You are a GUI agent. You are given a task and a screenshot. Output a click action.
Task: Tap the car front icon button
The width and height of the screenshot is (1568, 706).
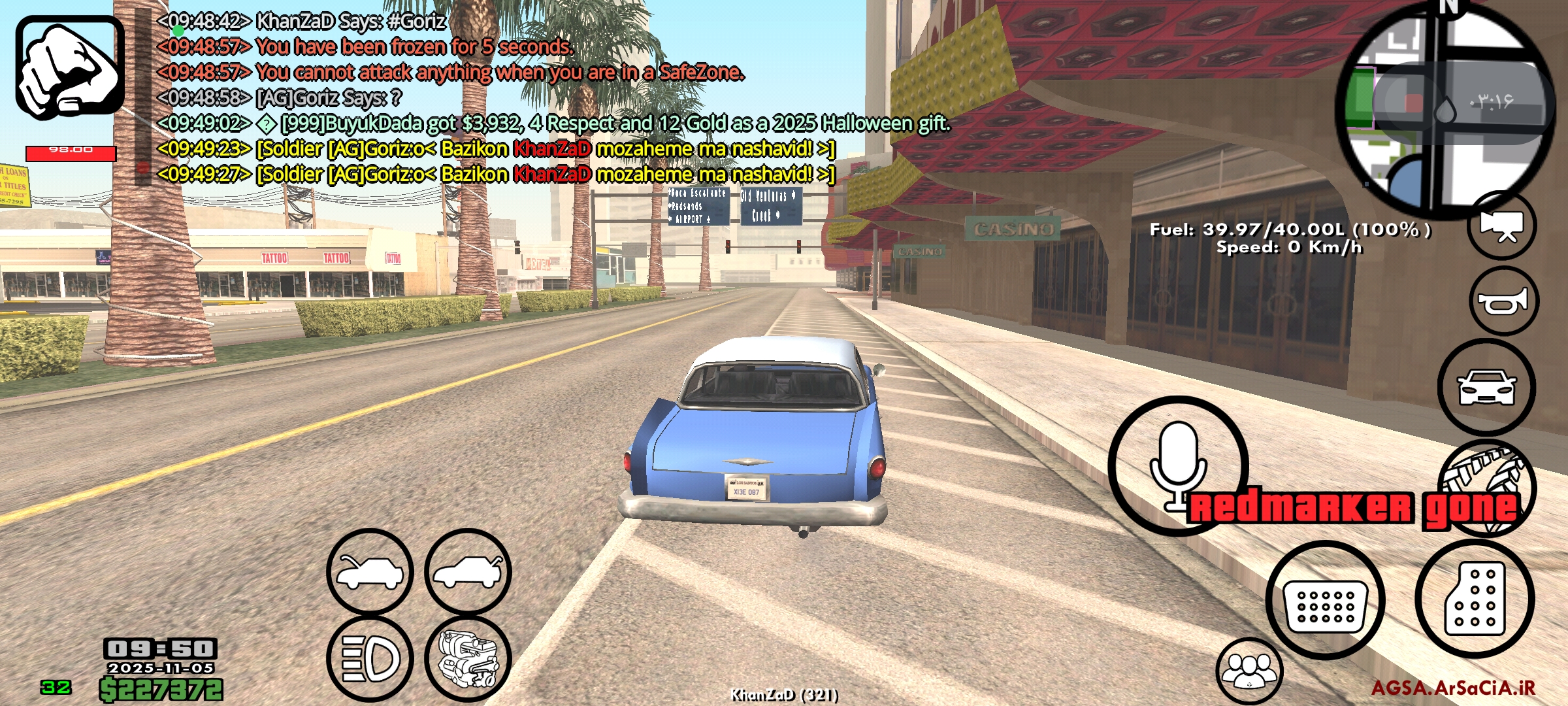(1486, 388)
